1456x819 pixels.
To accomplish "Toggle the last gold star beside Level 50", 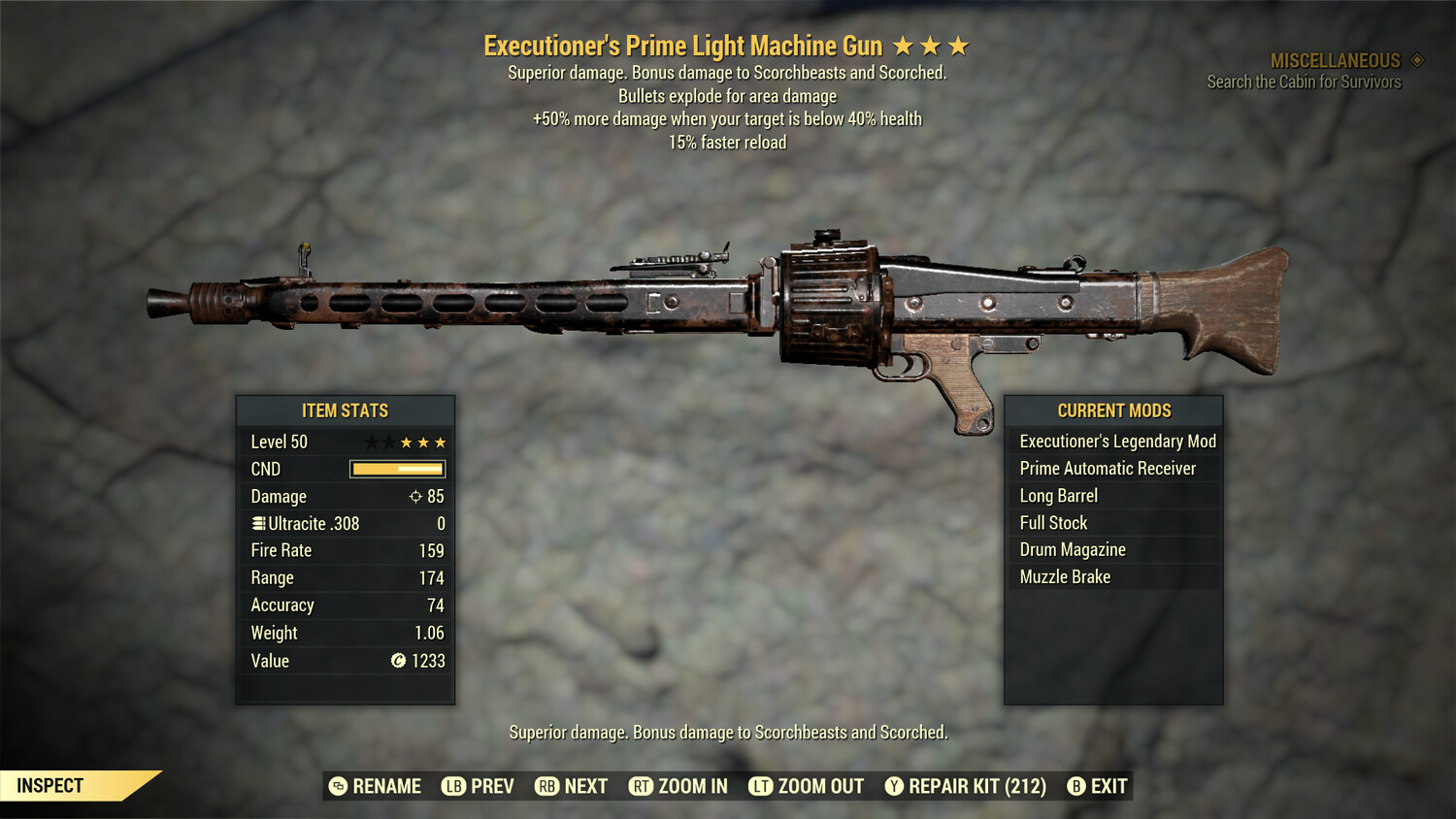I will [x=442, y=442].
